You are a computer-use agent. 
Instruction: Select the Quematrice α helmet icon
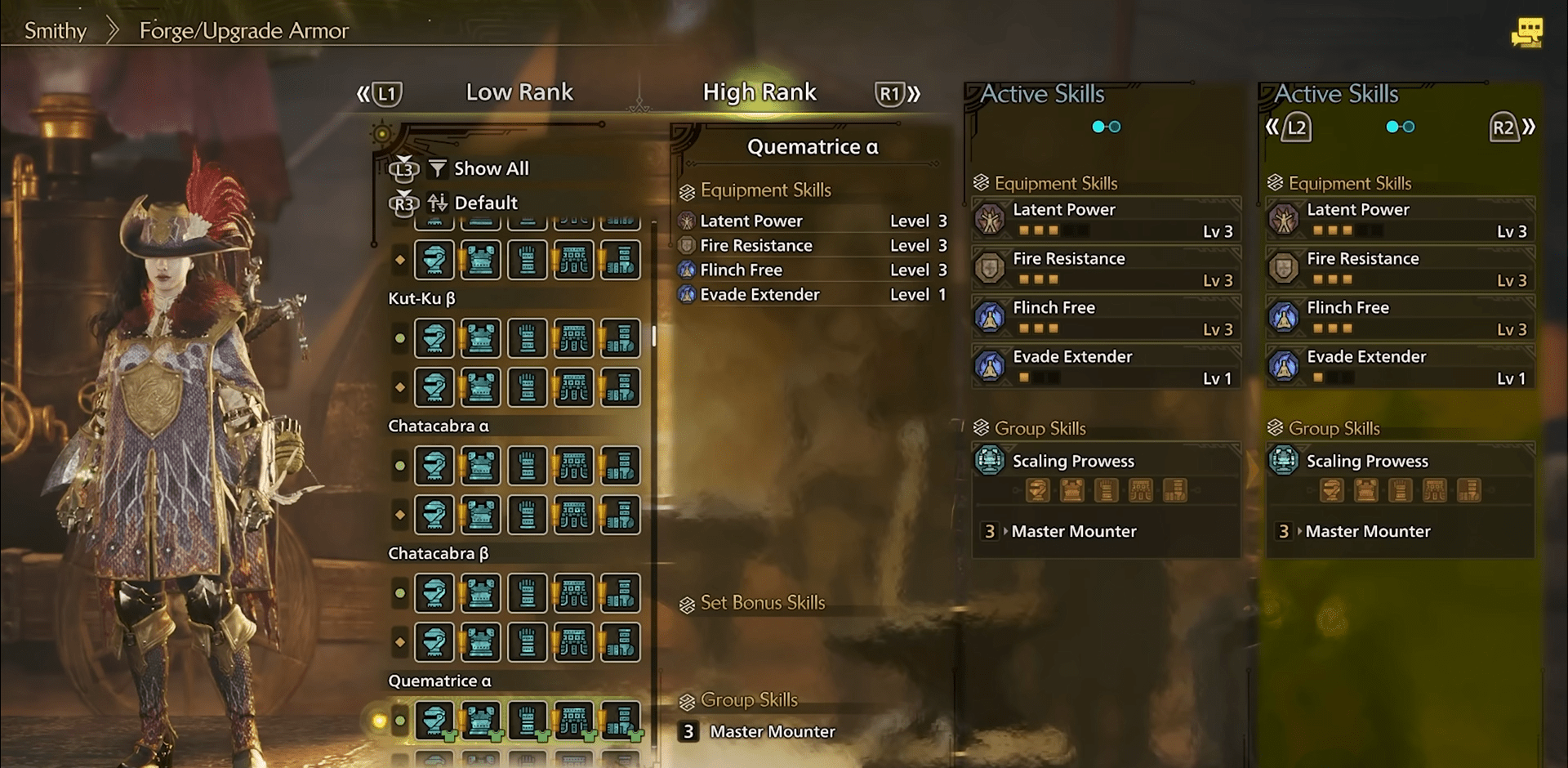pos(434,721)
